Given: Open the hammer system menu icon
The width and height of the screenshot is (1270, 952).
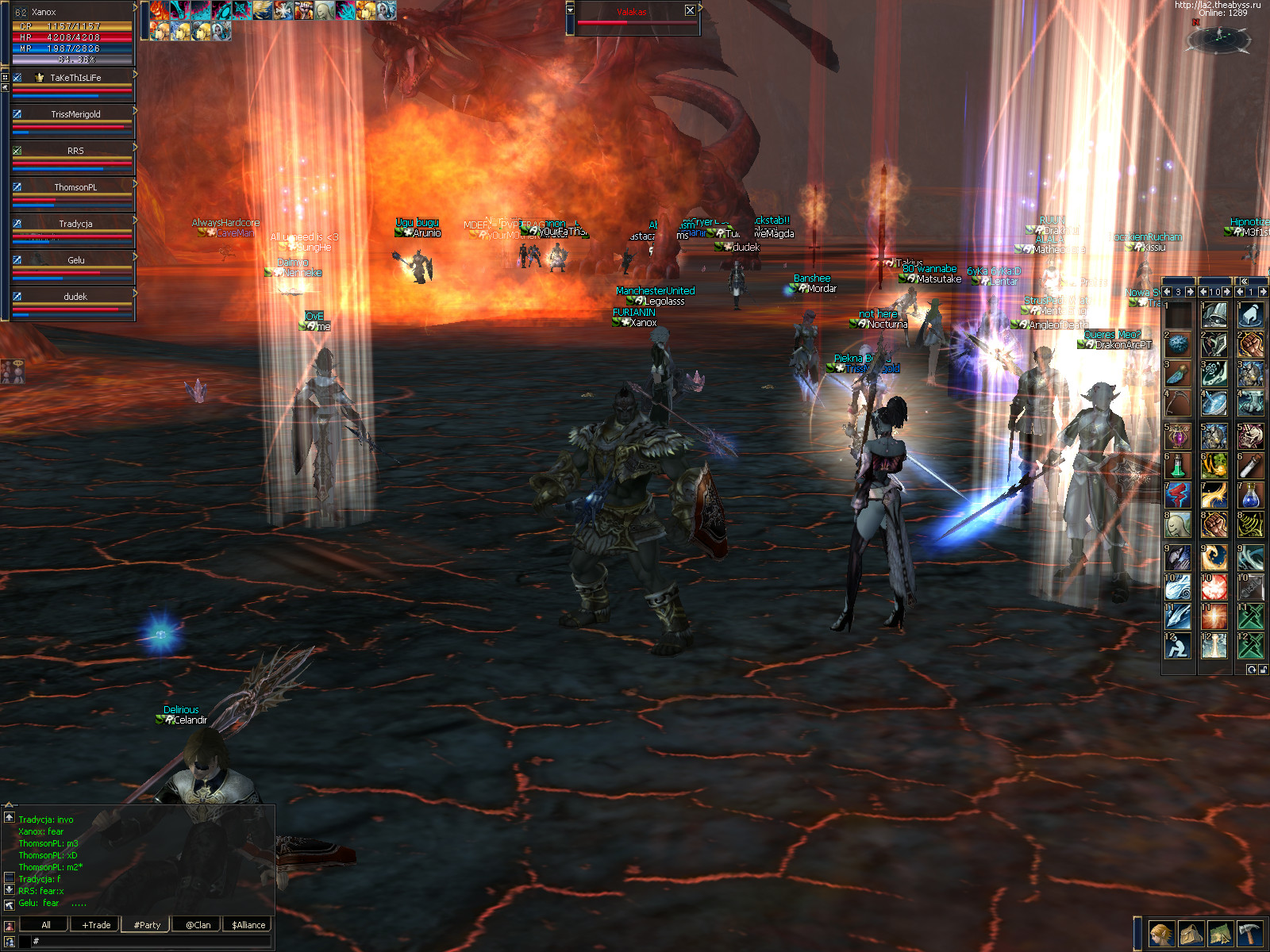Looking at the screenshot, I should pyautogui.click(x=1249, y=934).
